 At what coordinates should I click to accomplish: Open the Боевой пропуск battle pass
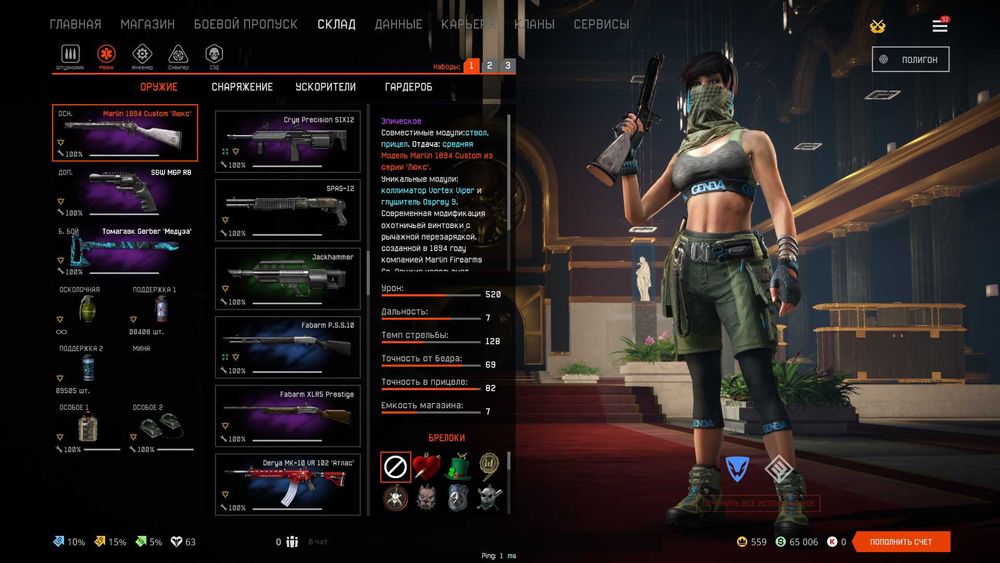[x=245, y=24]
